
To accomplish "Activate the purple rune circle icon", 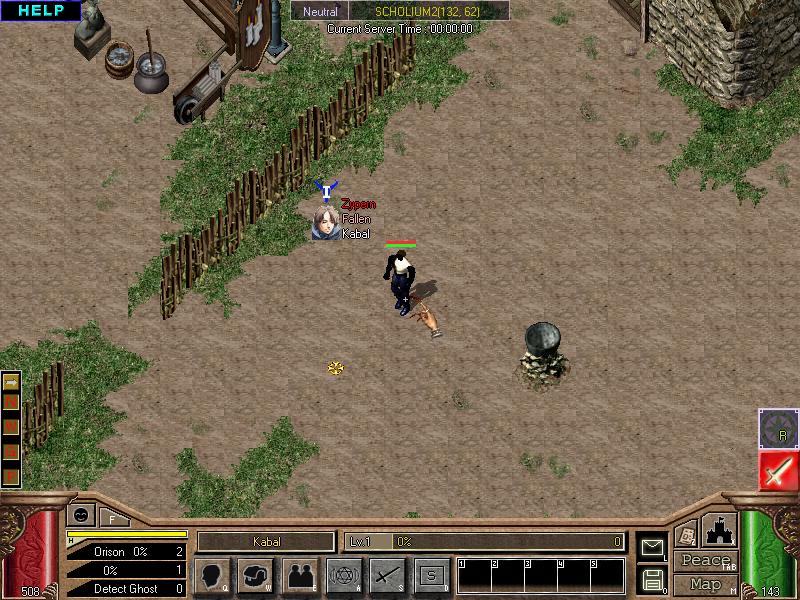I will (x=778, y=428).
